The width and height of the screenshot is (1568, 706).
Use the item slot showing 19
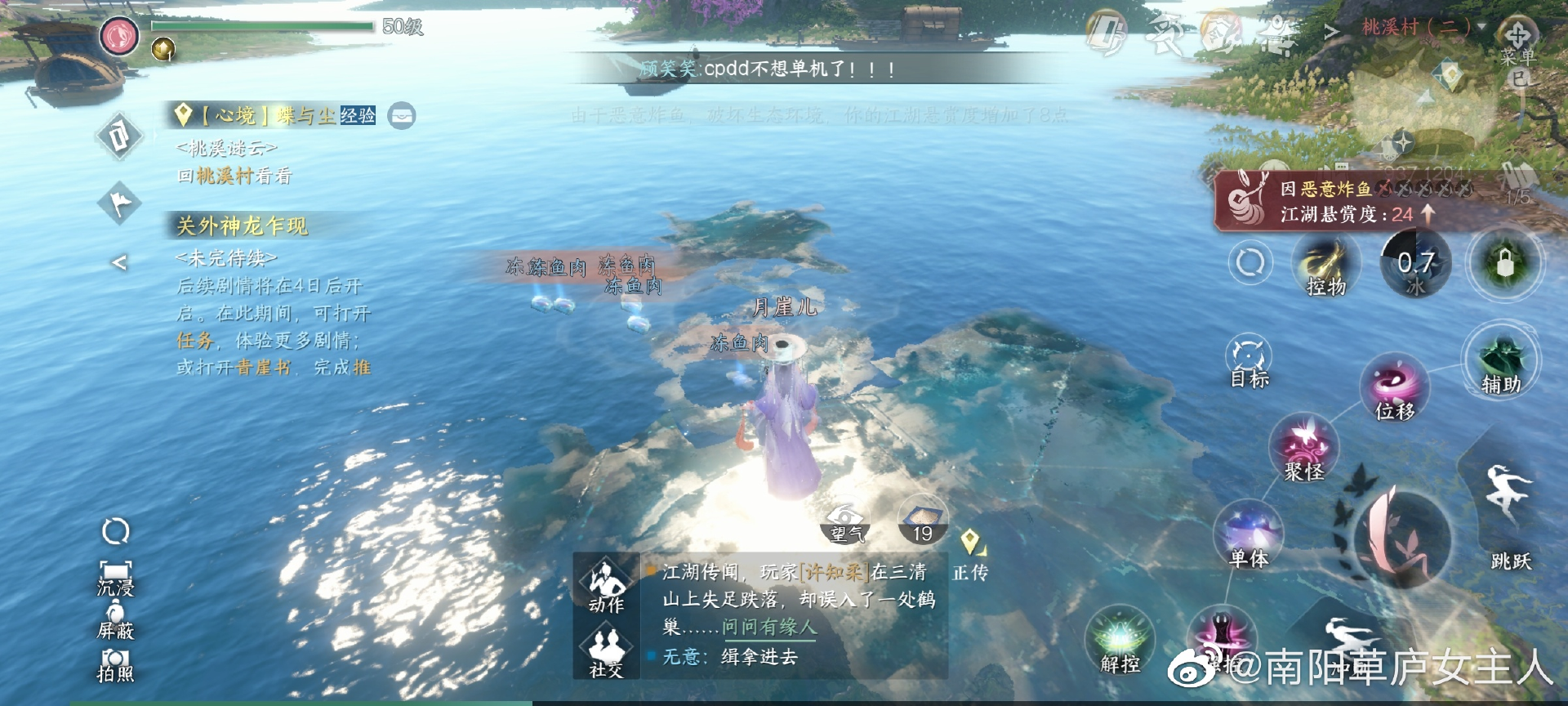tap(922, 521)
